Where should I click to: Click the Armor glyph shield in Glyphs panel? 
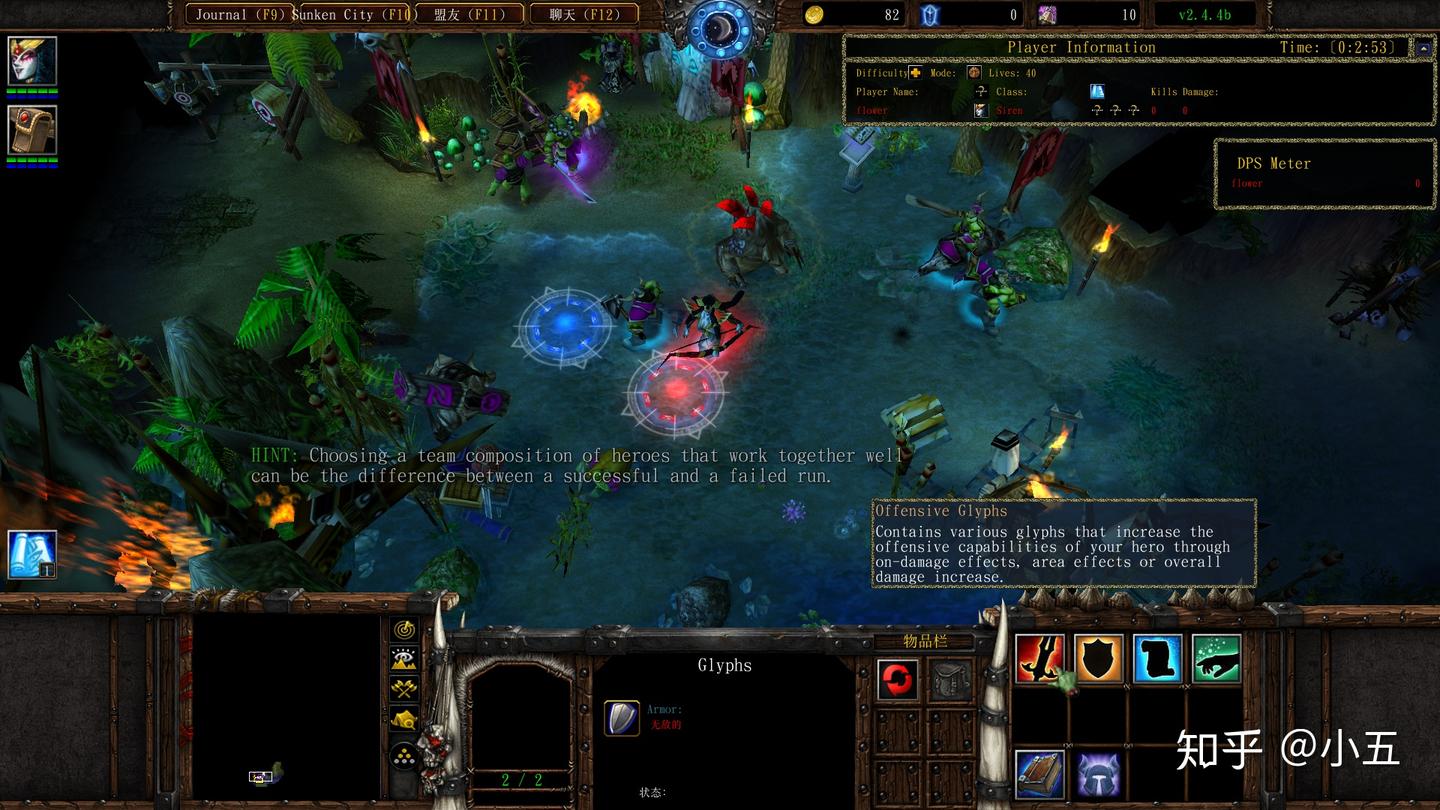pyautogui.click(x=621, y=717)
